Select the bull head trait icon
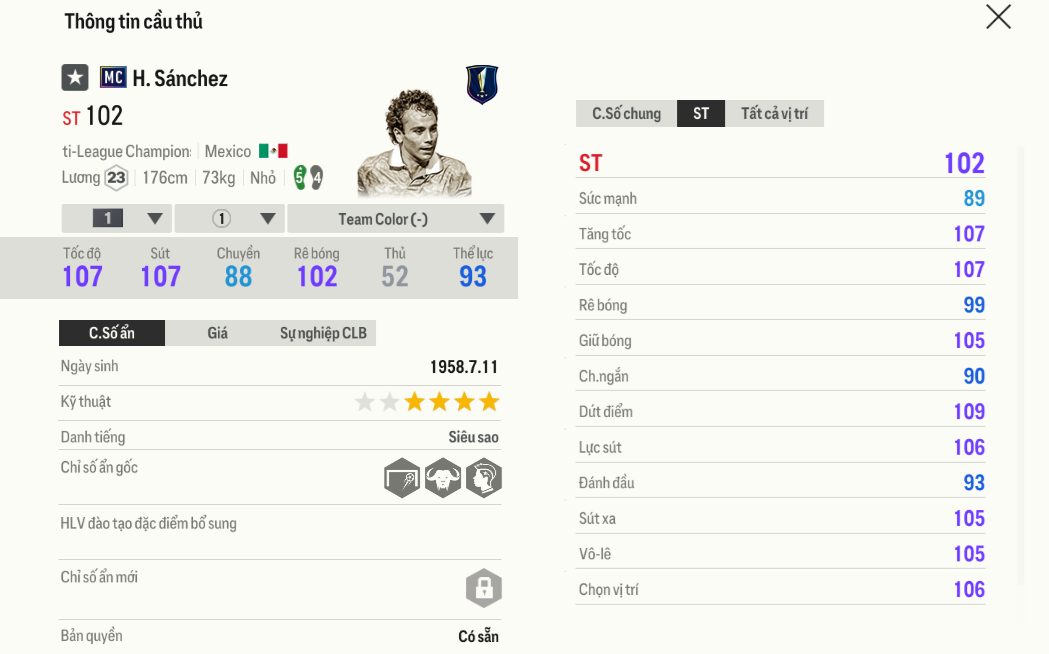 pos(442,479)
